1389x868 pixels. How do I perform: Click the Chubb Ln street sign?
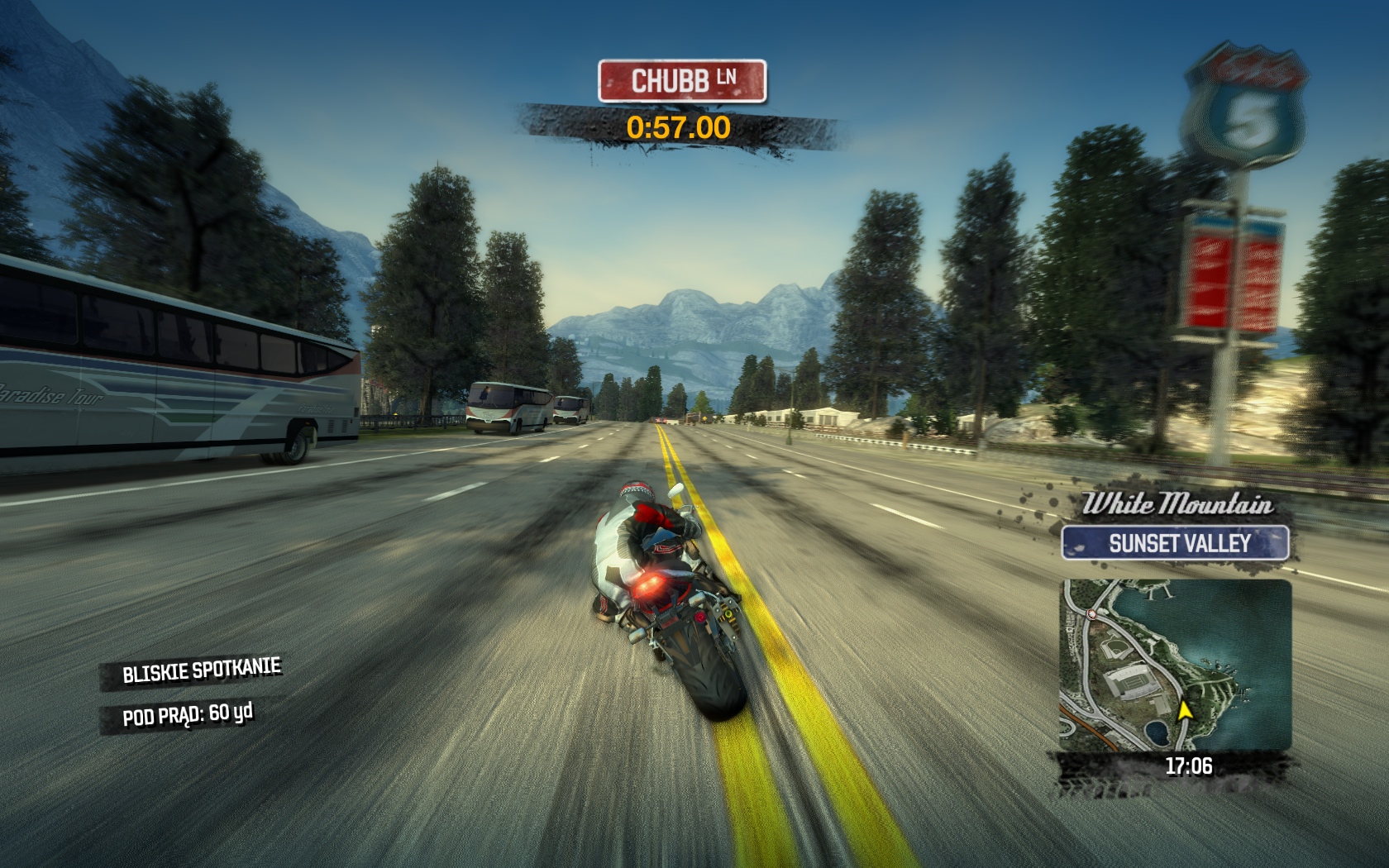[x=682, y=81]
